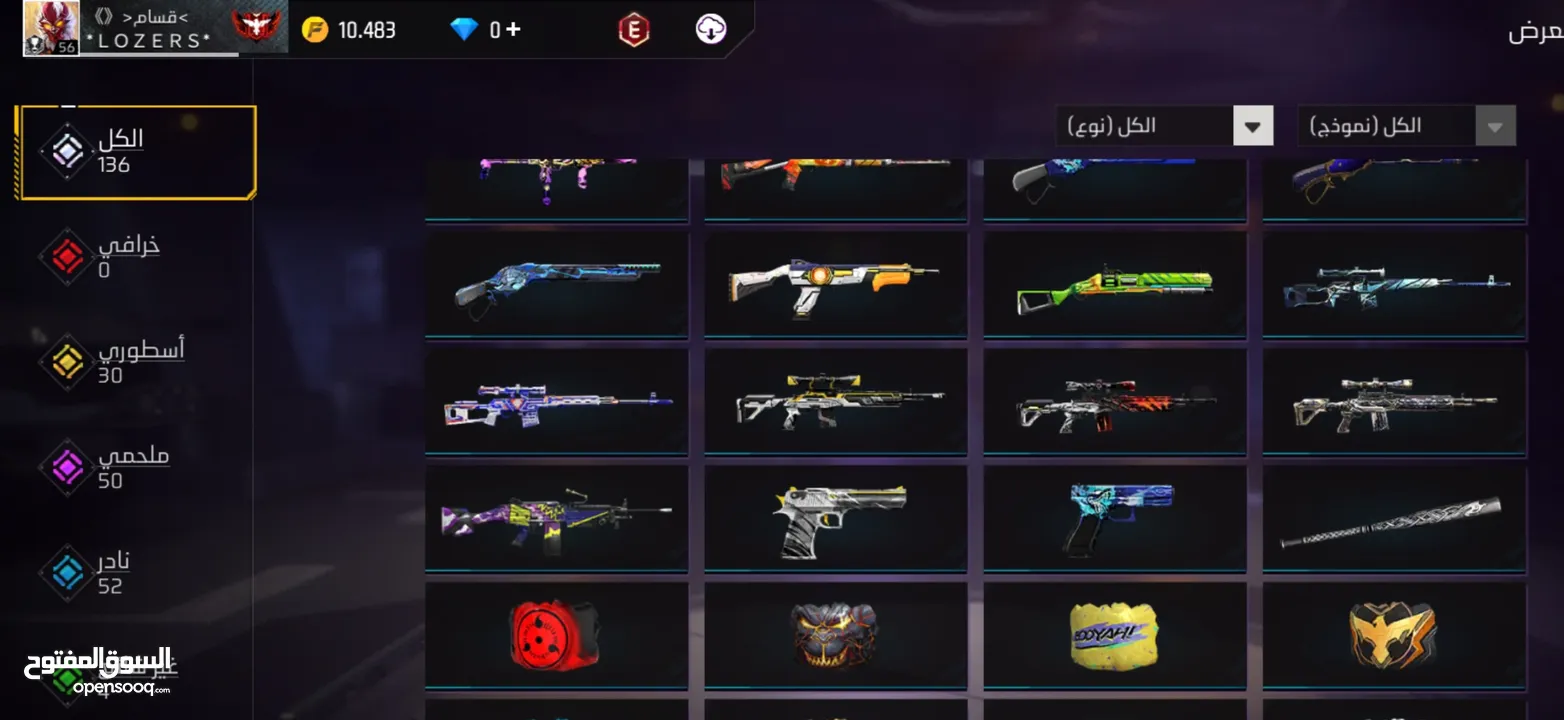Pick the silver baseball bat skin
Viewport: 1564px width, 720px height.
[x=1394, y=517]
